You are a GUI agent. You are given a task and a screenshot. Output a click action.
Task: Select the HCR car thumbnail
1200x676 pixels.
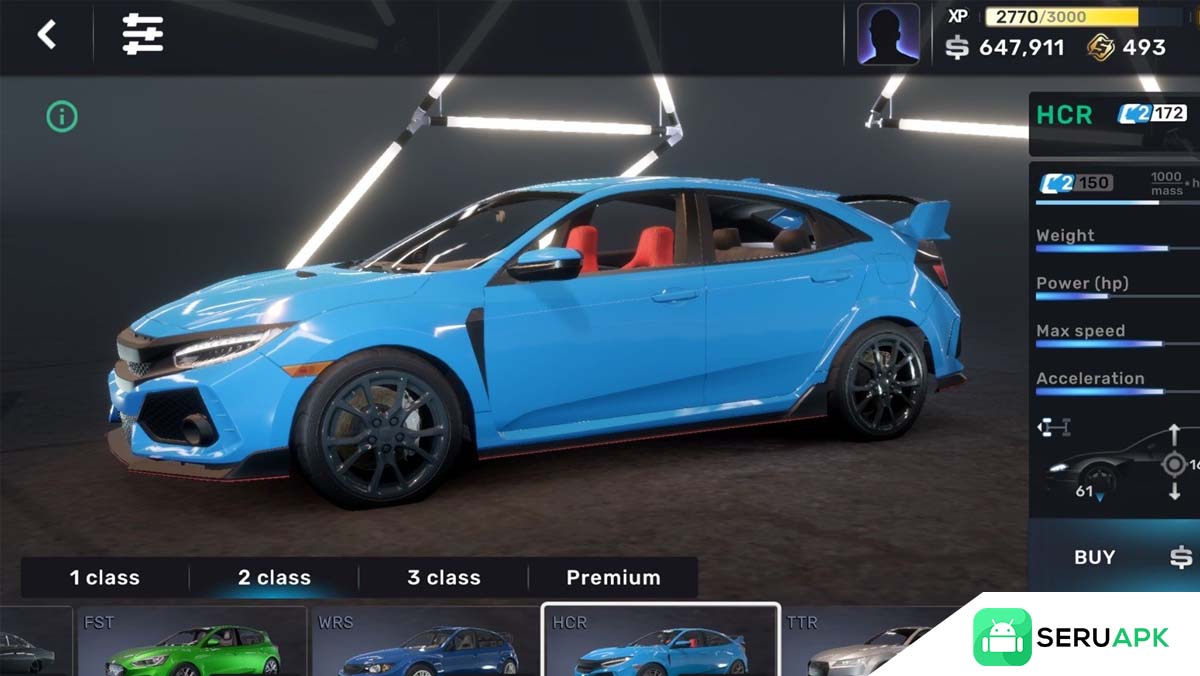click(x=660, y=642)
